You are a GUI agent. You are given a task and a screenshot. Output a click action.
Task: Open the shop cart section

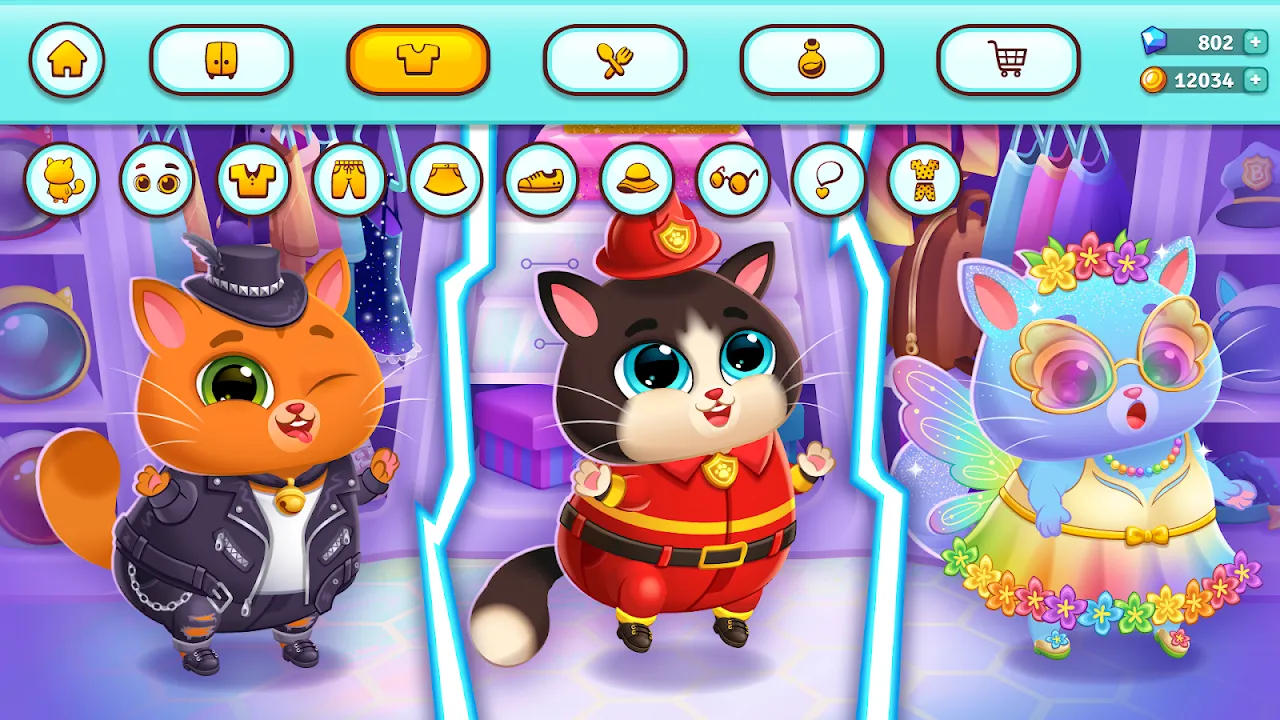click(x=1009, y=60)
